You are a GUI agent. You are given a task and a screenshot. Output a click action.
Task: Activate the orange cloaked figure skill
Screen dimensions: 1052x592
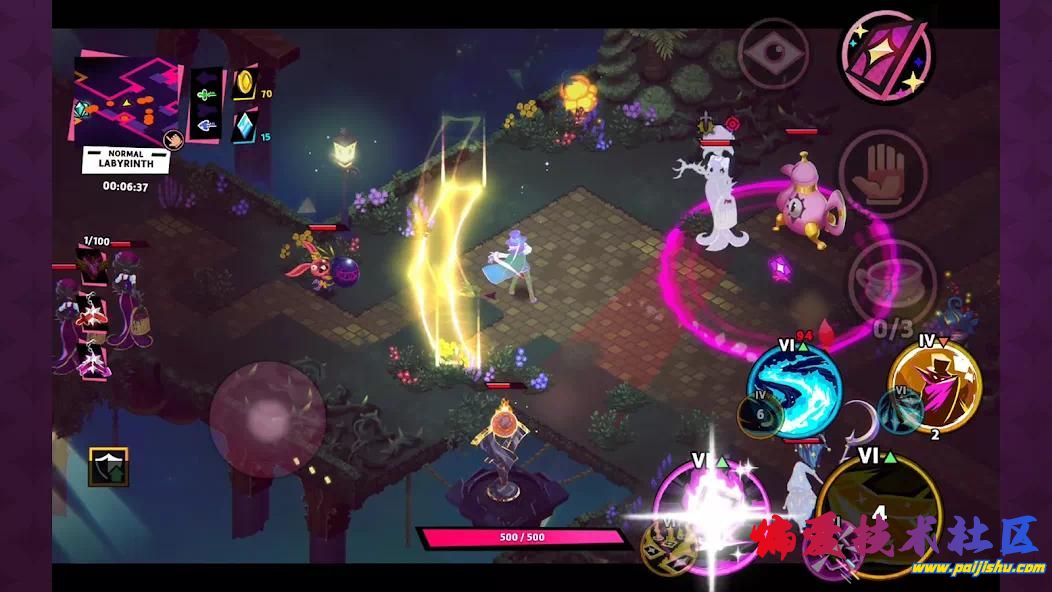[934, 386]
